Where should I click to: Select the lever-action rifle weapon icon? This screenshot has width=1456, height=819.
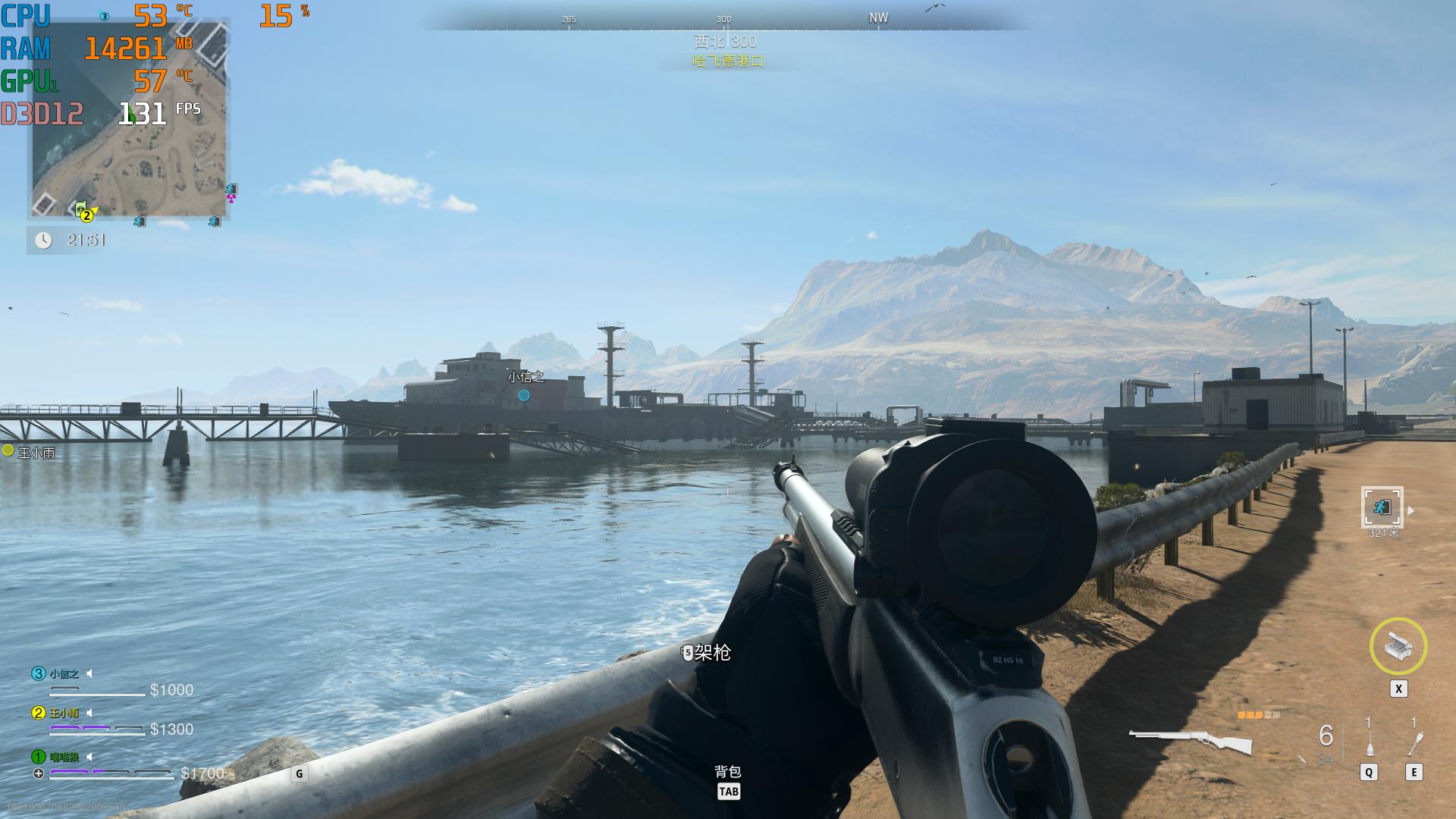tap(1190, 741)
